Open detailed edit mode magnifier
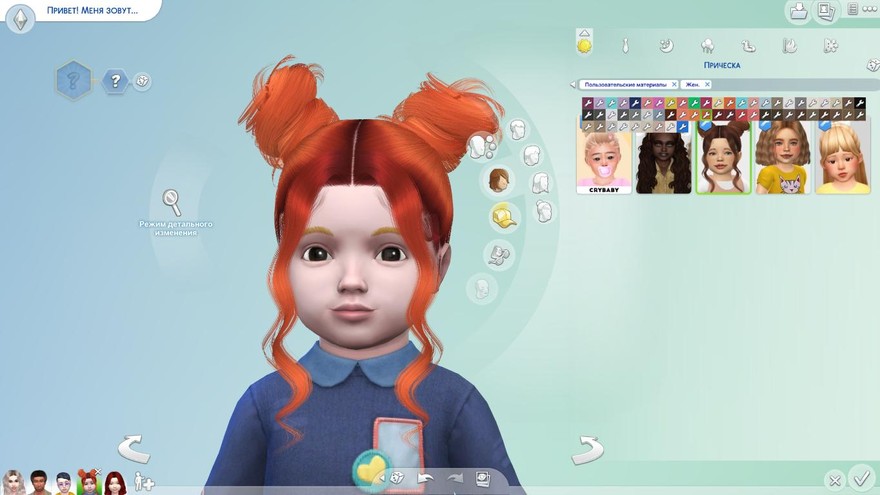 pyautogui.click(x=172, y=202)
